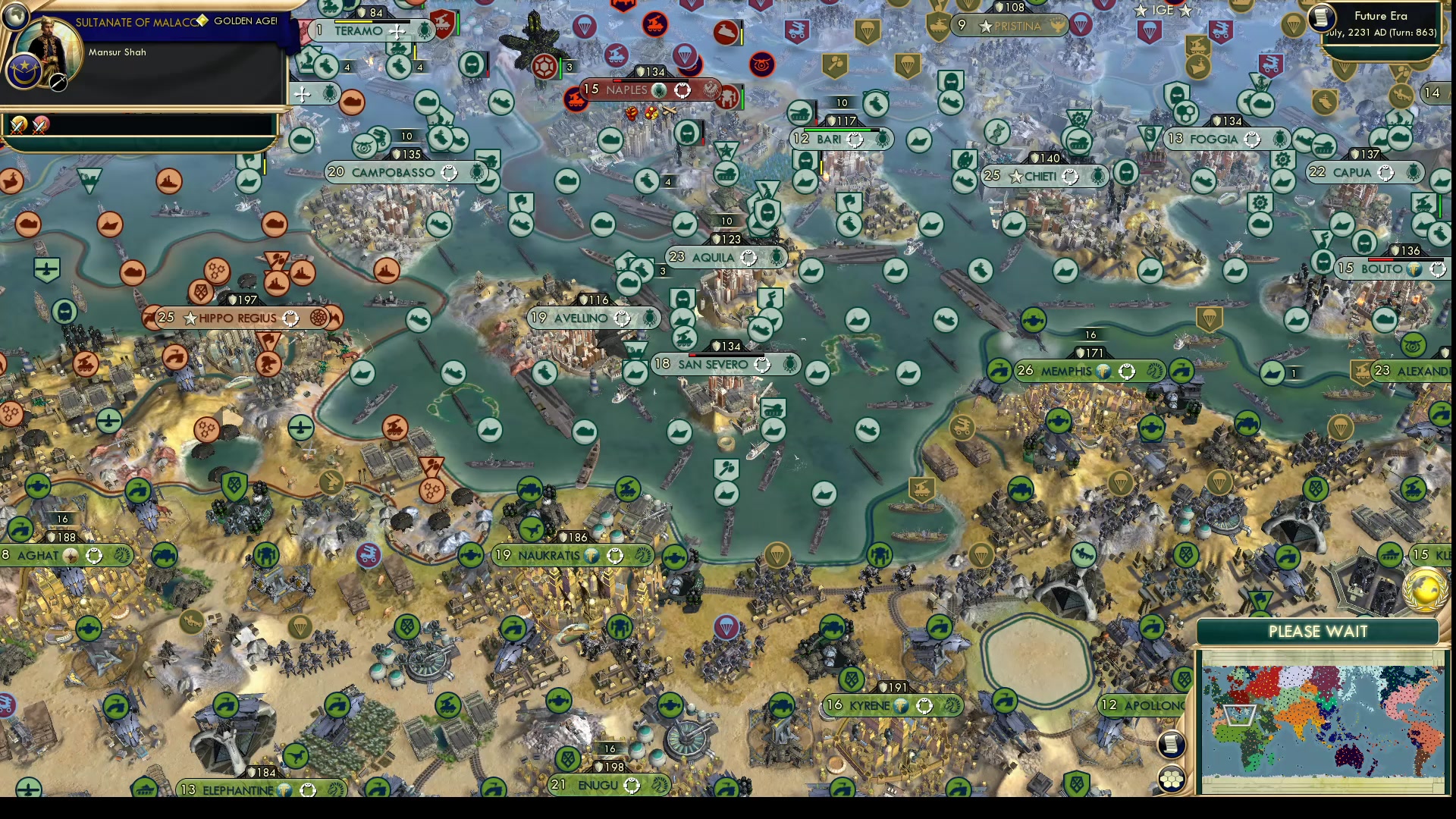Click the globe icon in the top-left corner

[16, 14]
